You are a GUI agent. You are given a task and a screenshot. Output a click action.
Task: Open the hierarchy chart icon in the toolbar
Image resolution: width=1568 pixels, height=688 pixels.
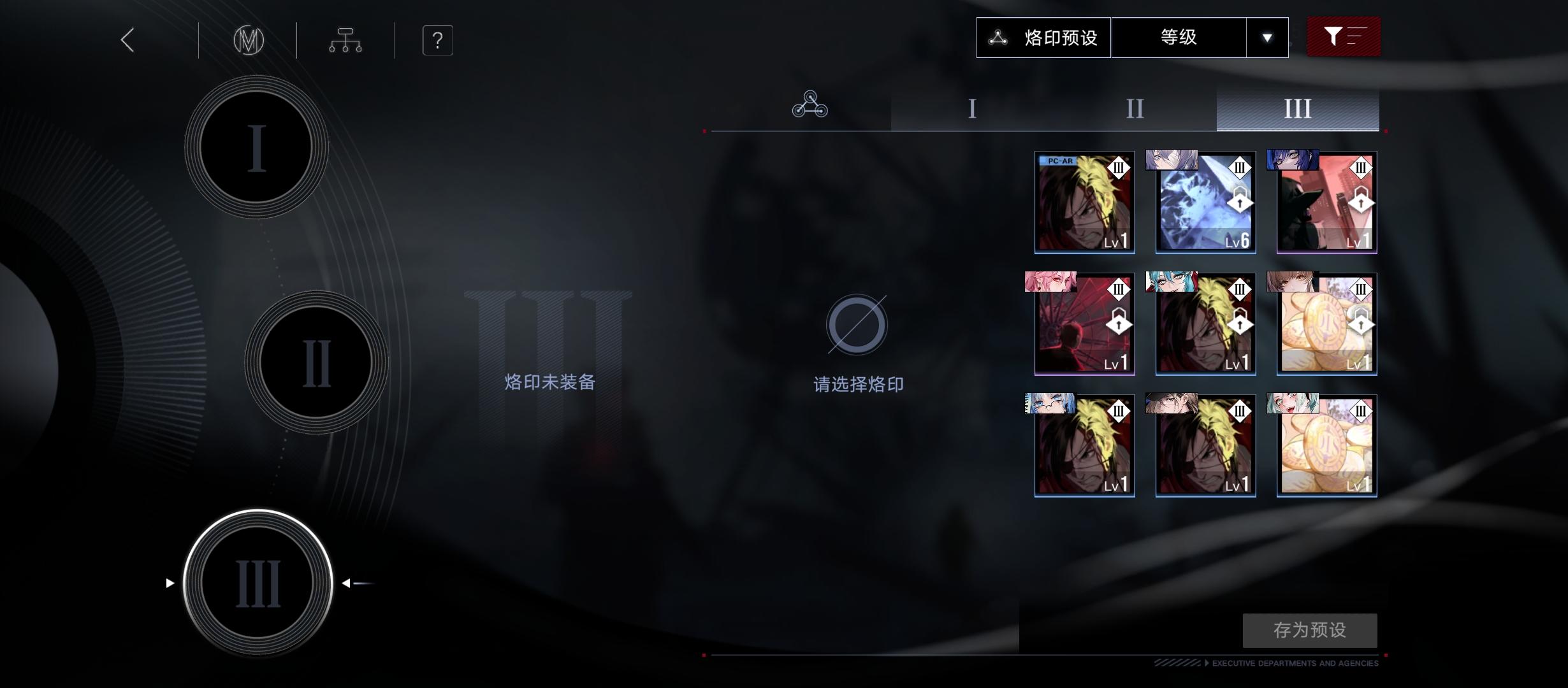[x=345, y=39]
